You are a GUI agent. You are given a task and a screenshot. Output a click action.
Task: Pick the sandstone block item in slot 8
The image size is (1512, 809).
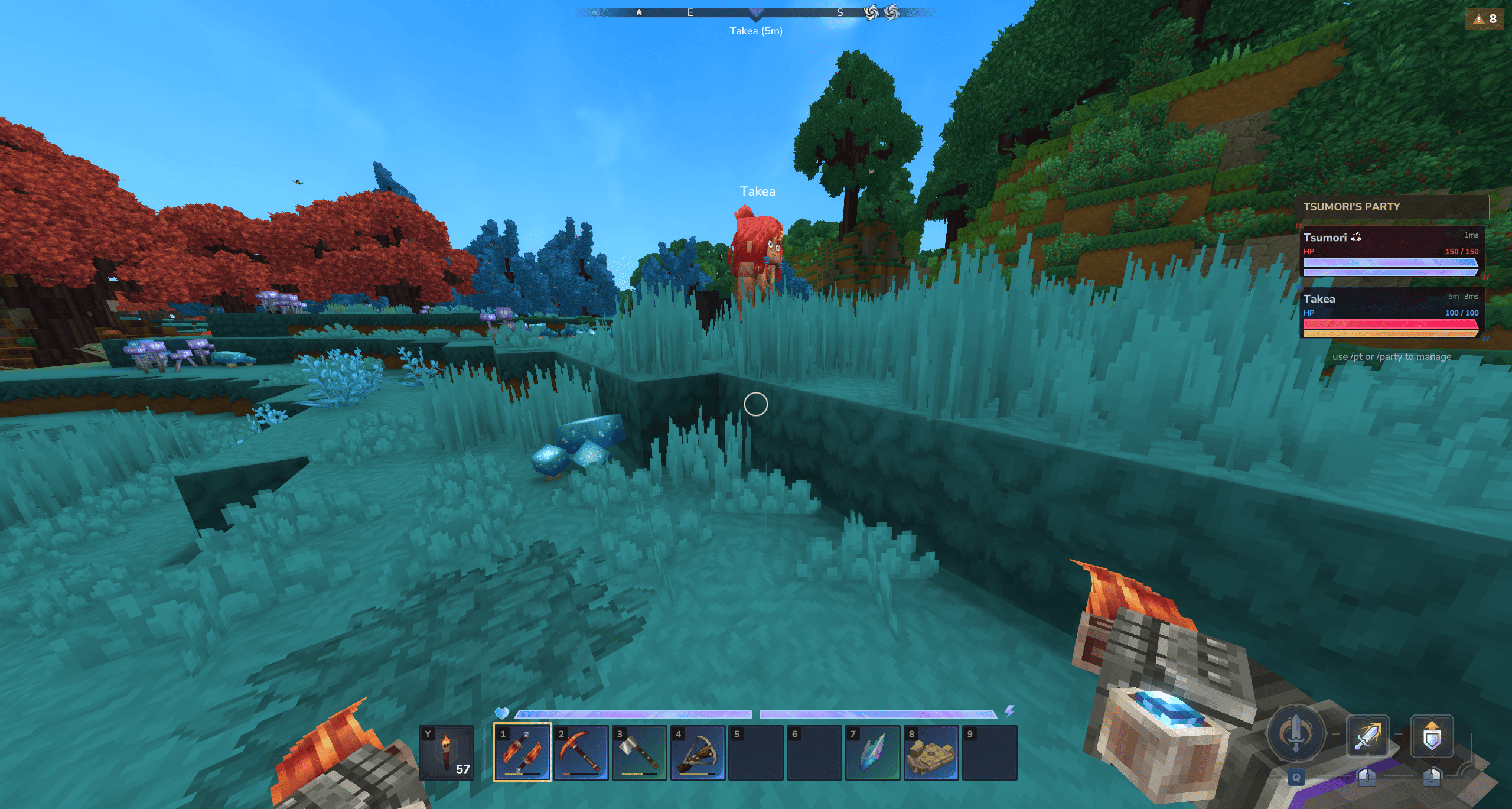click(931, 752)
